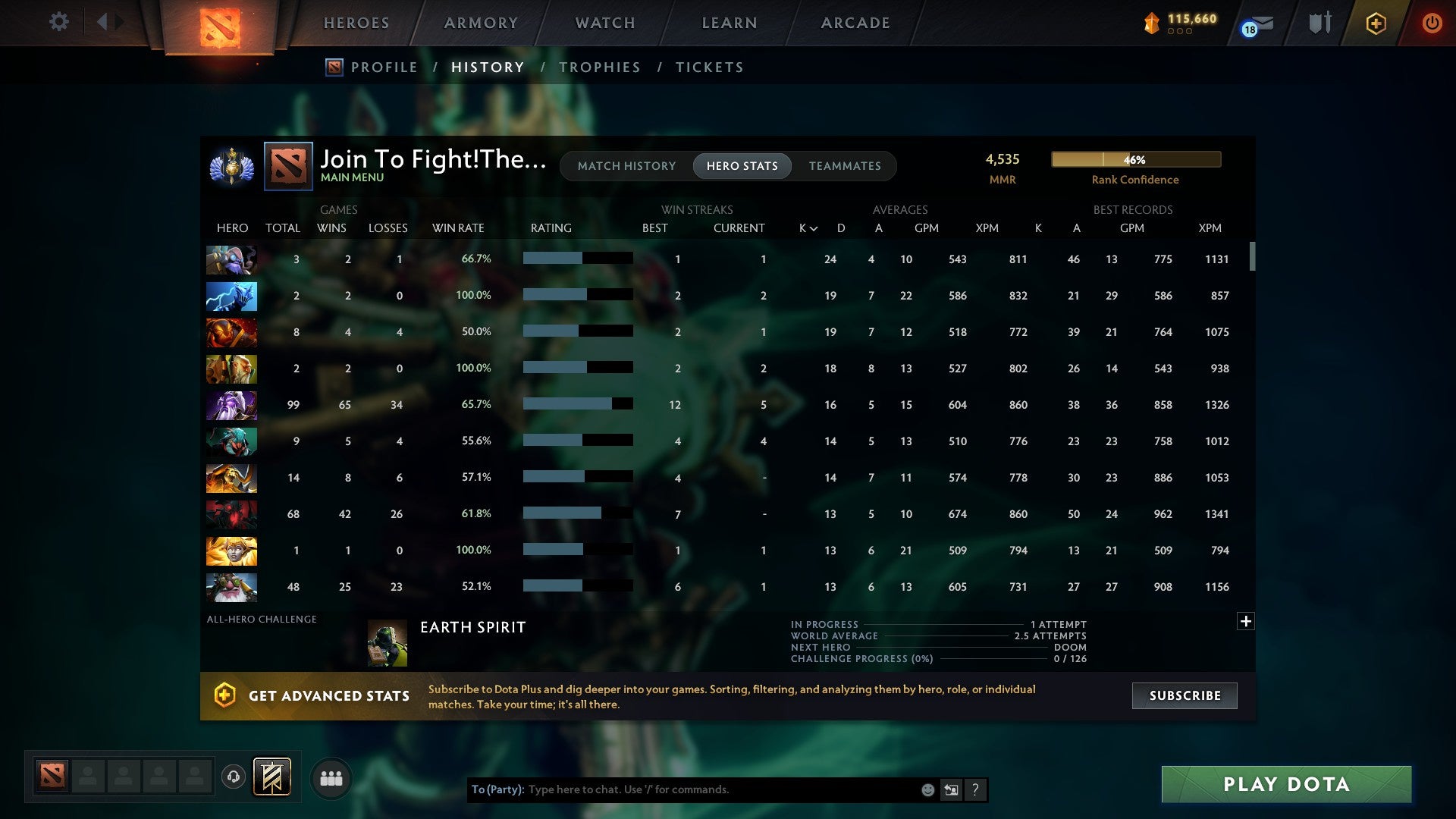
Task: Select the Razor hero portrait
Action: pyautogui.click(x=231, y=296)
